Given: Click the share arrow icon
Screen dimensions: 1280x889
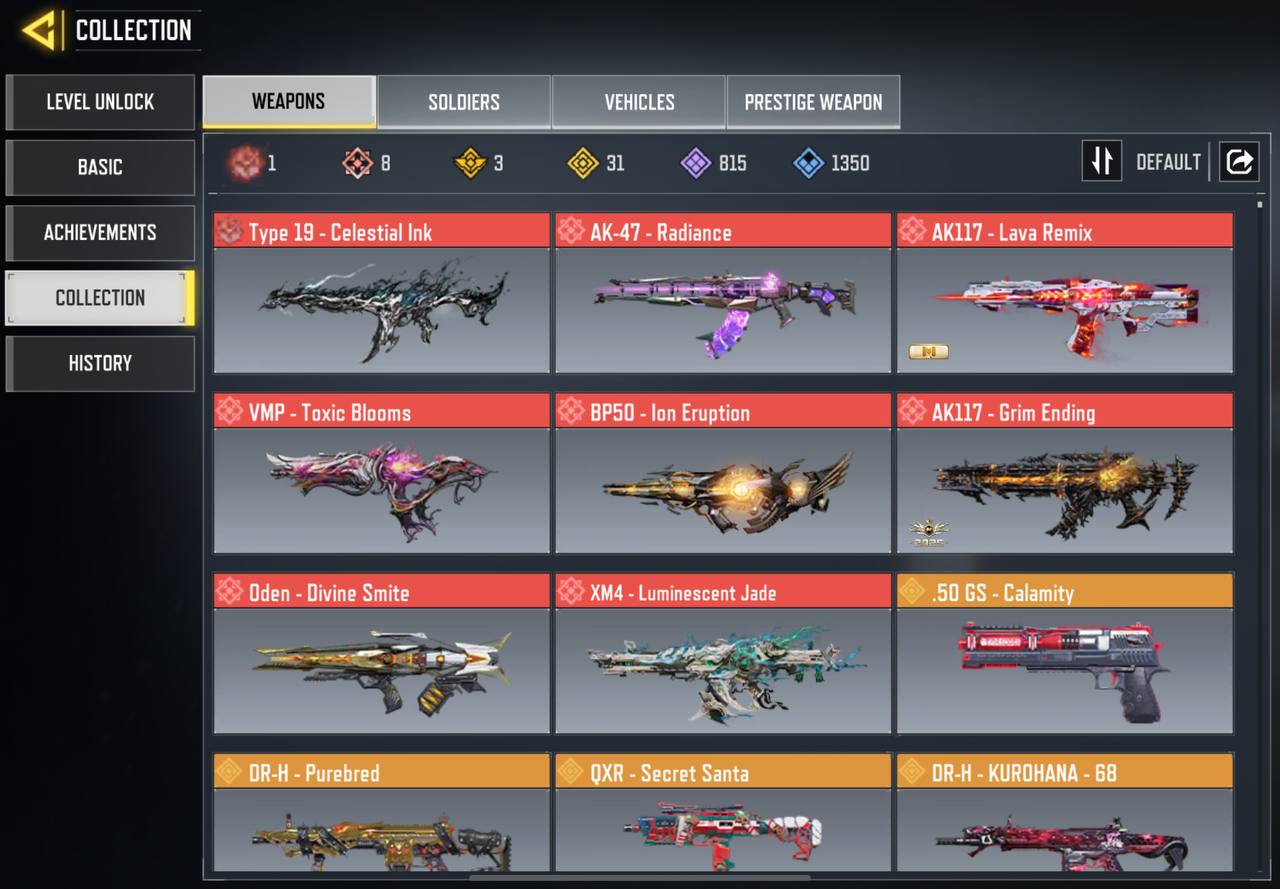Looking at the screenshot, I should tap(1239, 161).
